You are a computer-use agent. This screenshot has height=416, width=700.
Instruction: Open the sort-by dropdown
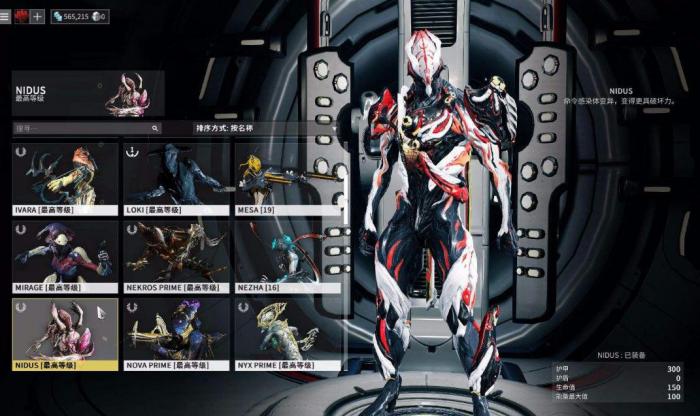[265, 129]
